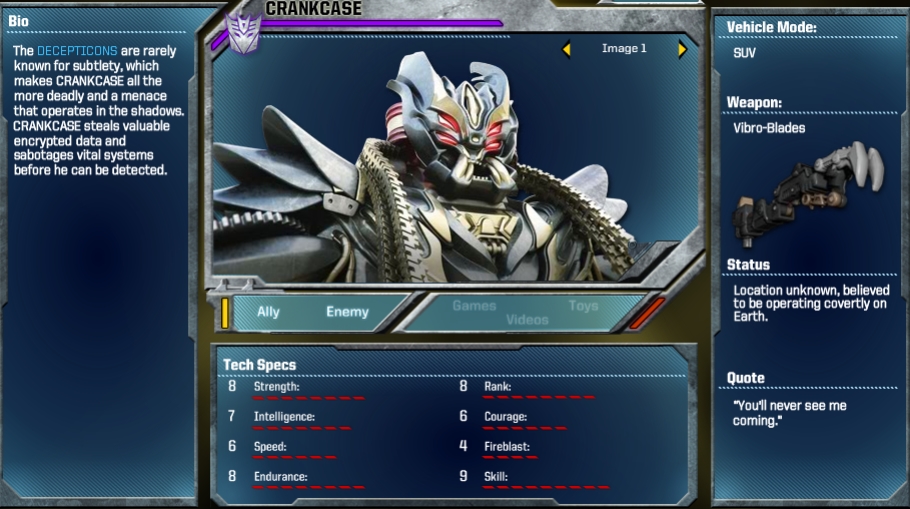Follow the DECEPTICONS link in the bio

tap(77, 50)
